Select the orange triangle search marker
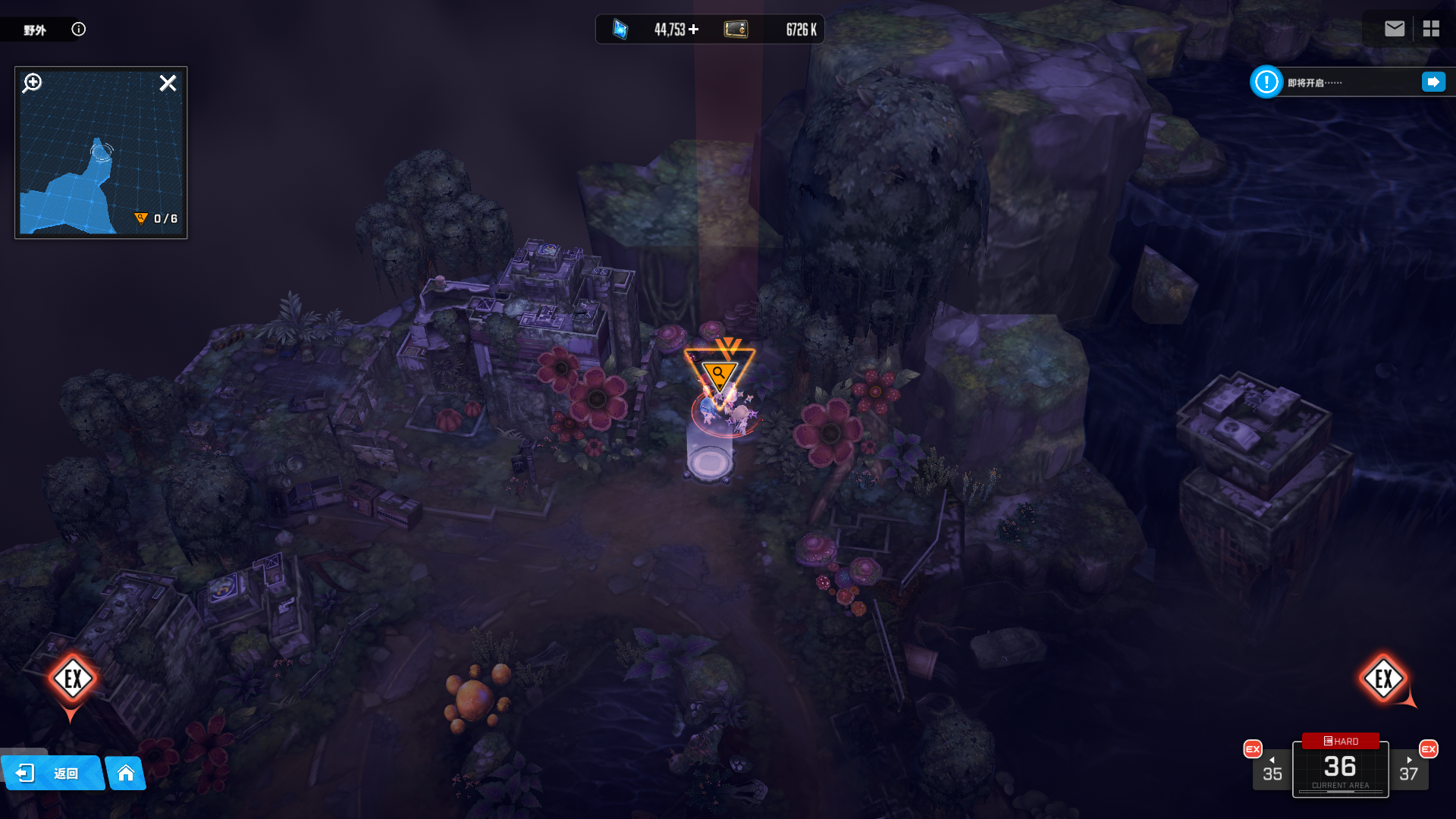The image size is (1456, 819). (x=718, y=373)
